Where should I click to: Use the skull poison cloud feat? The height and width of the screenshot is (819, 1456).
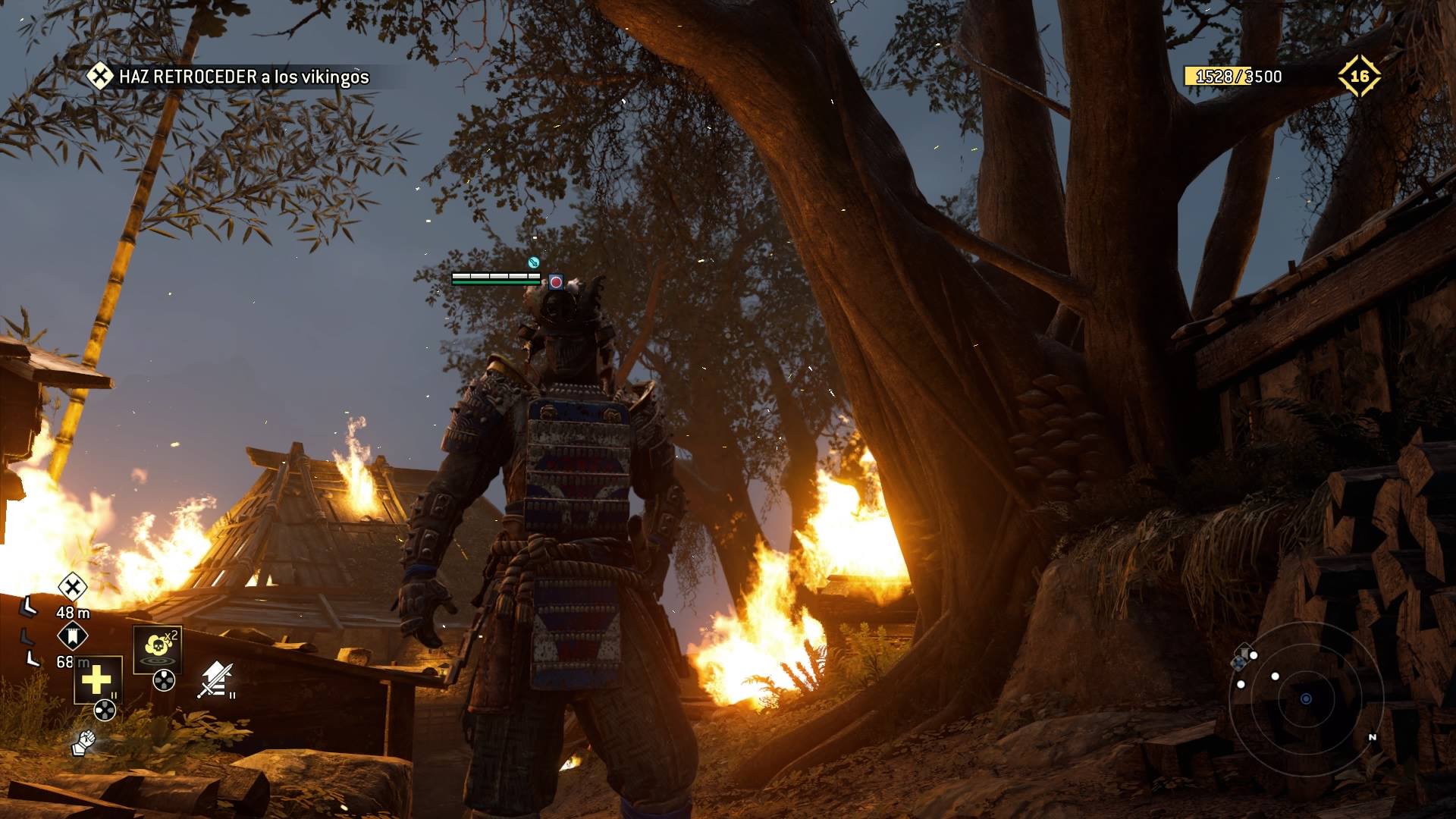(158, 648)
